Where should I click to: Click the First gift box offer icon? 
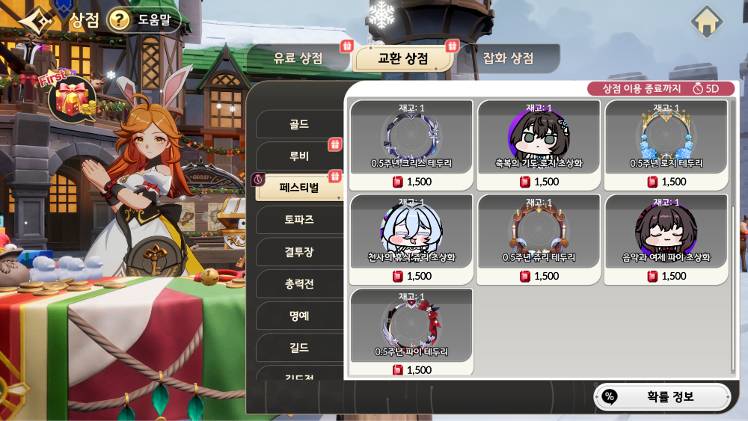[x=71, y=98]
